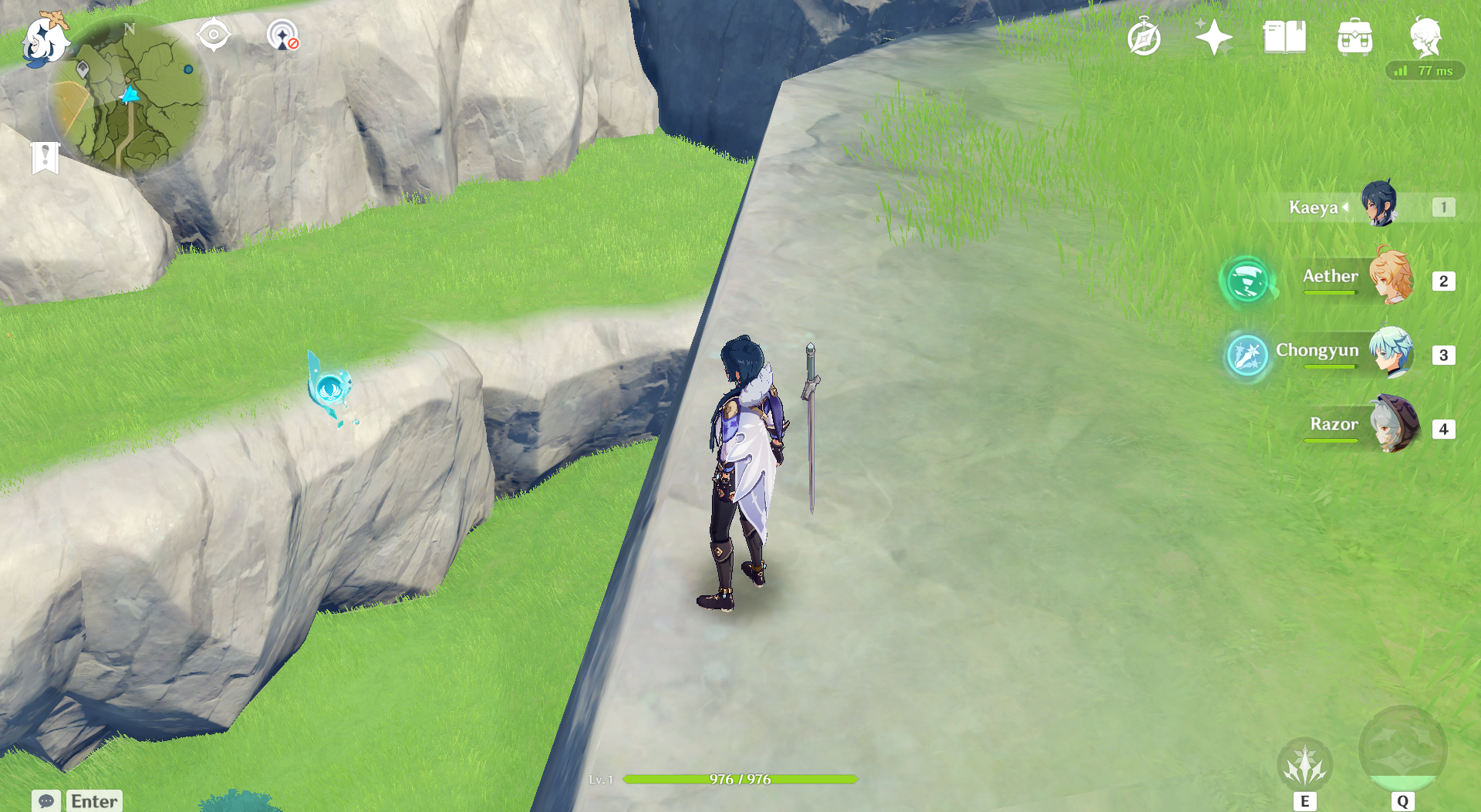Open the Paimon menu
This screenshot has height=812, width=1481.
(44, 39)
